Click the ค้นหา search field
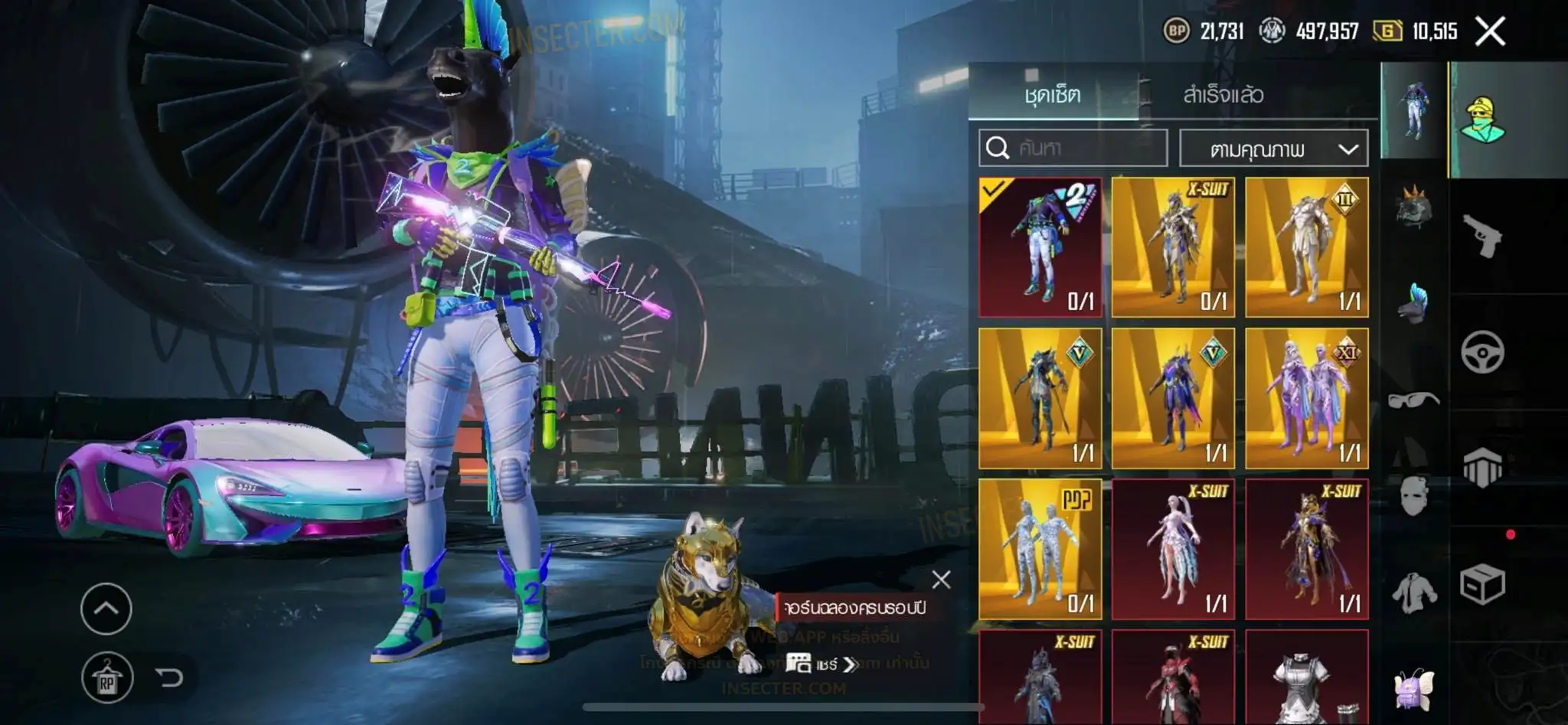Image resolution: width=1568 pixels, height=725 pixels. (x=1073, y=148)
